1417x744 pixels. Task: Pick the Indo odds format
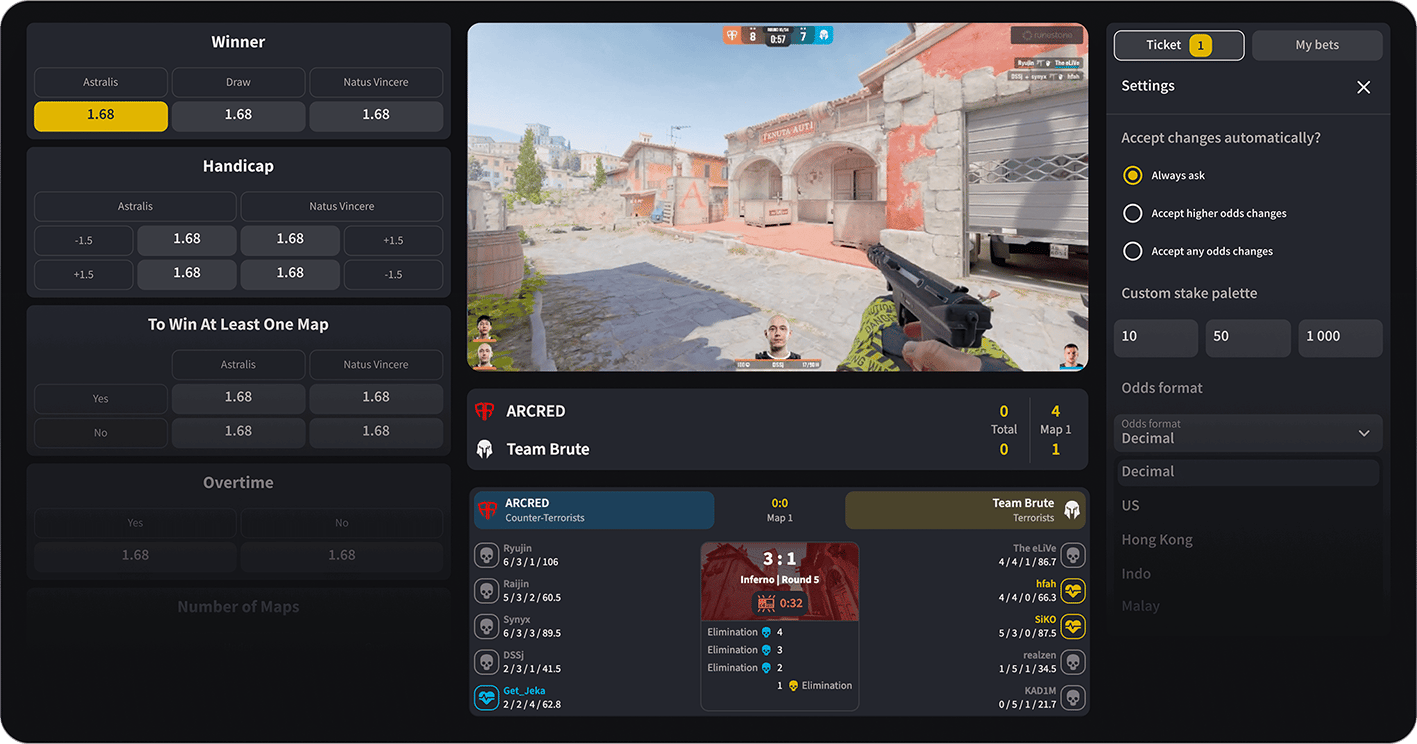(1136, 574)
